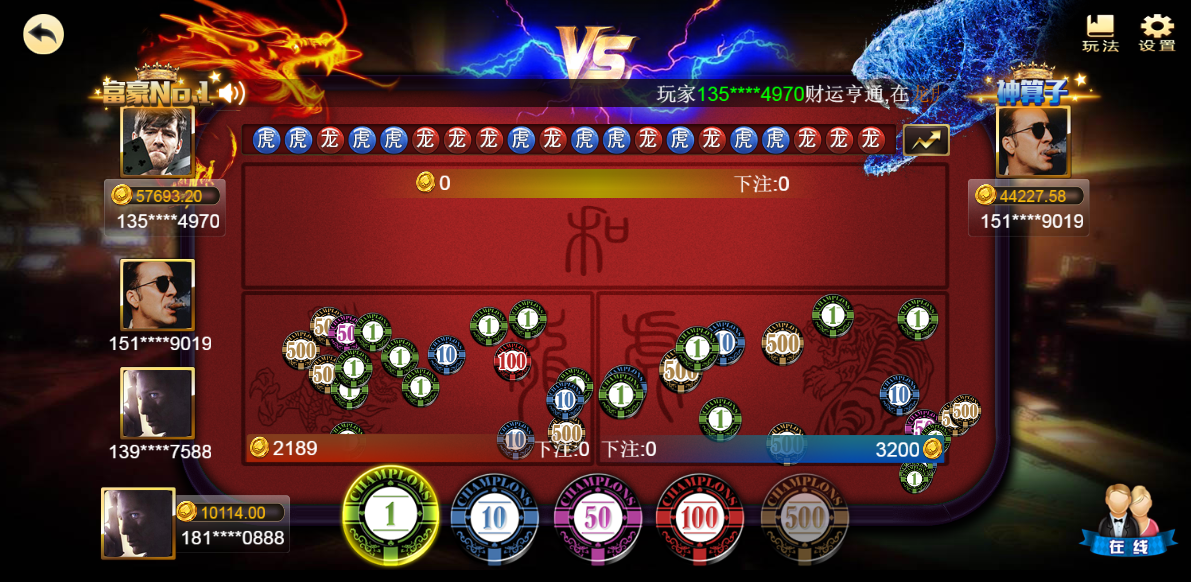Select the 1 value betting chip
Screen dimensions: 1191x582
coord(390,516)
